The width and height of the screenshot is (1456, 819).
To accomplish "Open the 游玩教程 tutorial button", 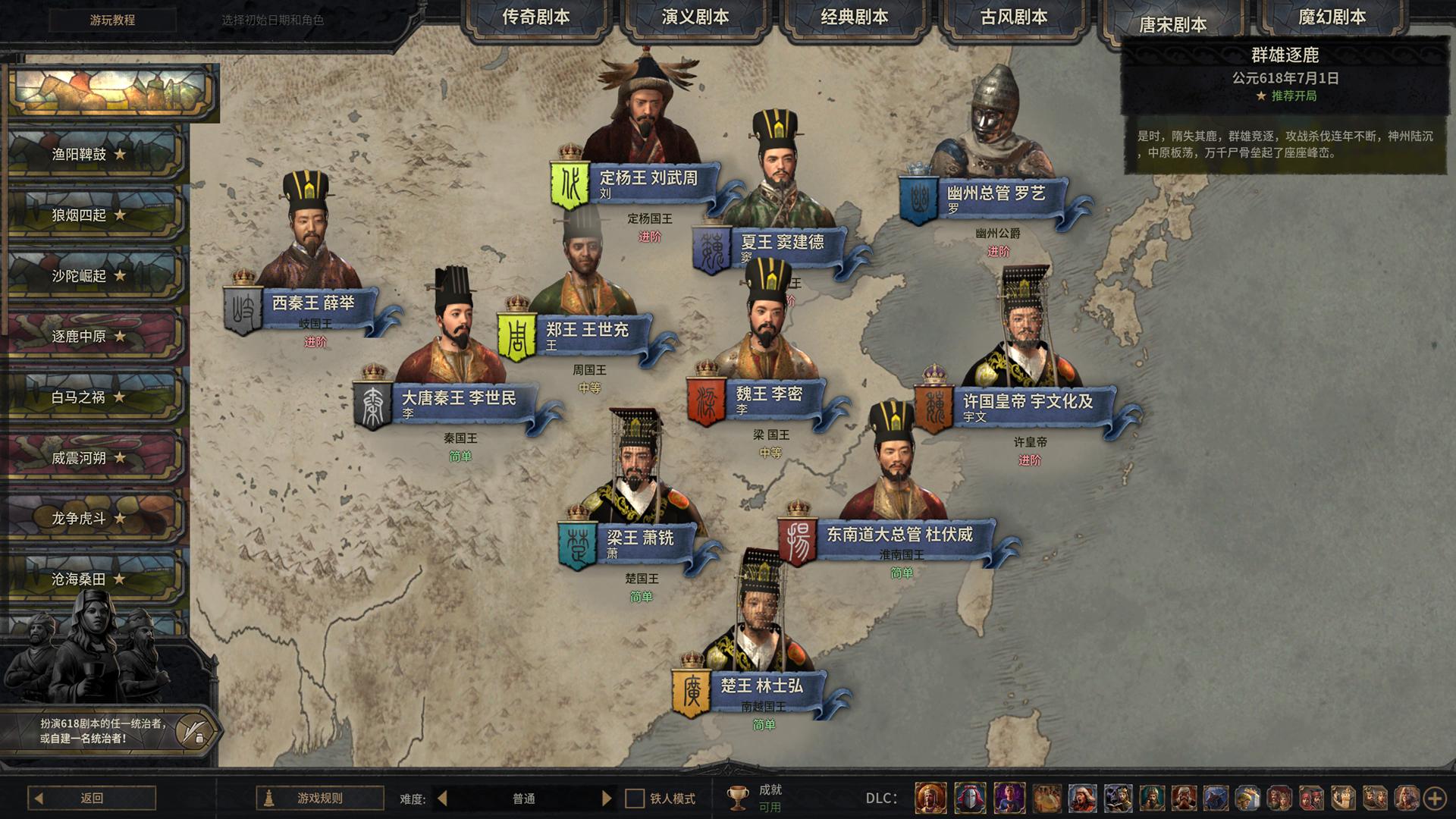I will [112, 20].
